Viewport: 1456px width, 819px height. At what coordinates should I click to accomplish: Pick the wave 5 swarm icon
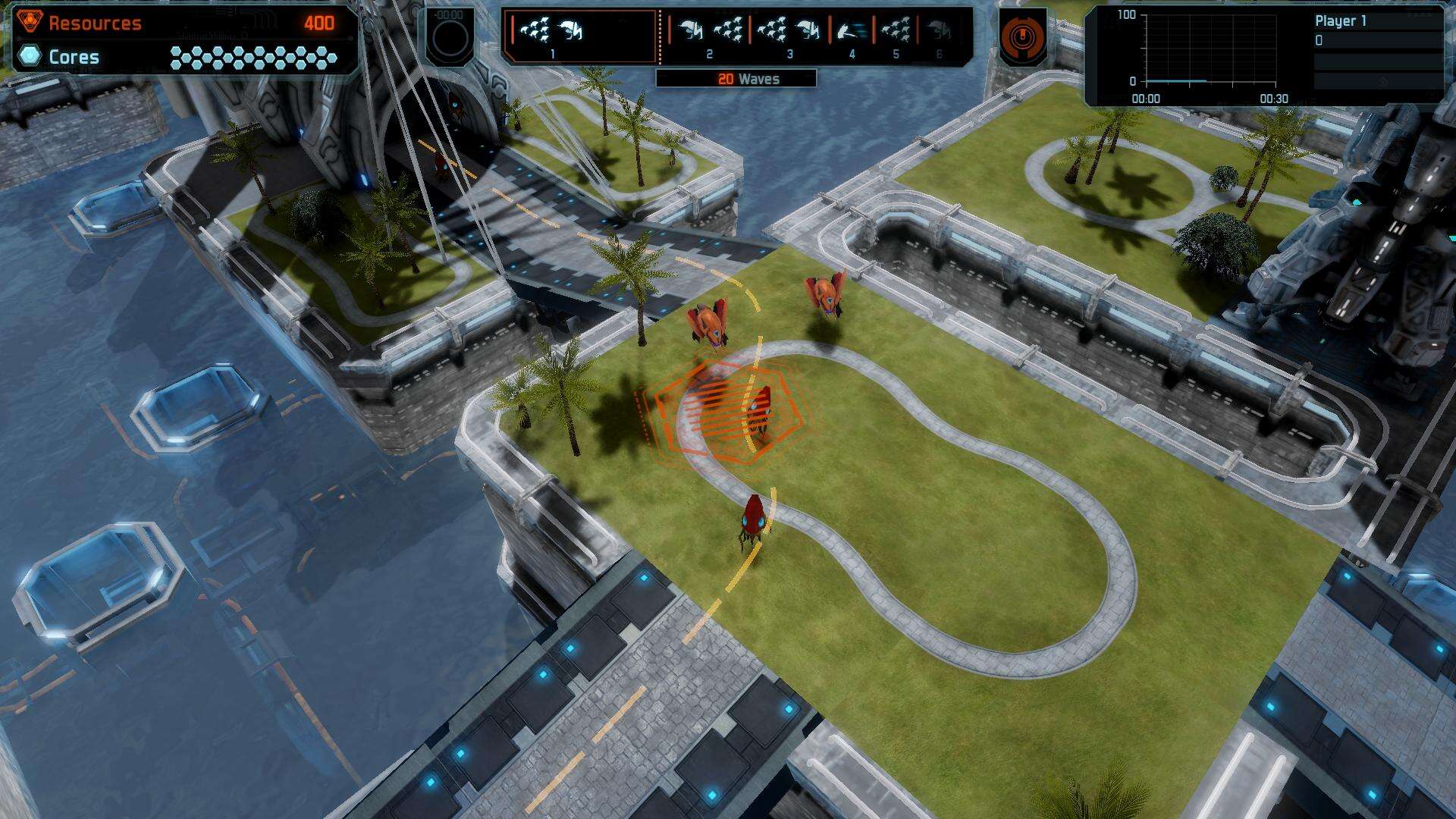(x=896, y=33)
